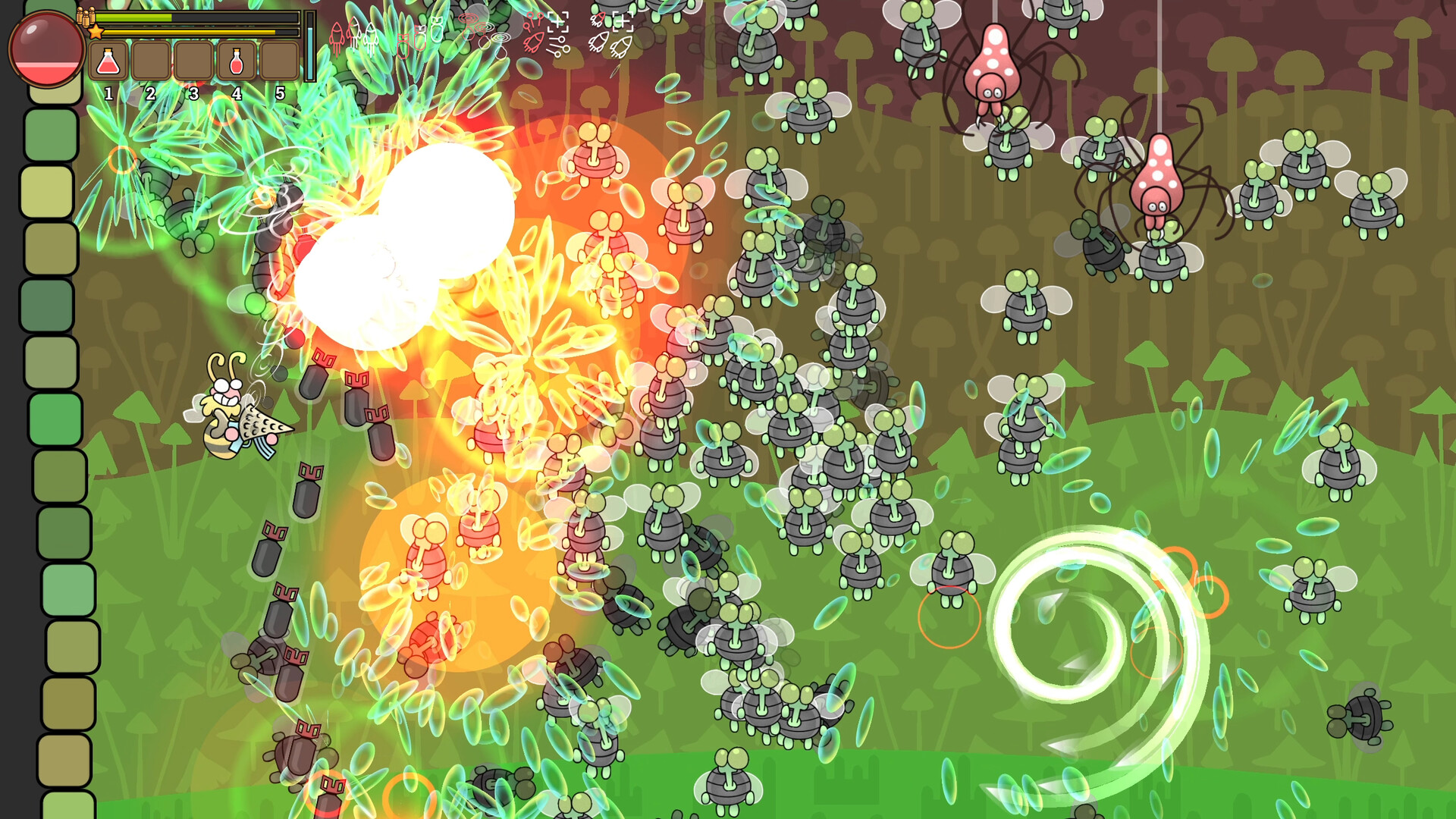The image size is (1456, 819).
Task: Toggle the pink spiral ability icon
Action: click(x=469, y=18)
